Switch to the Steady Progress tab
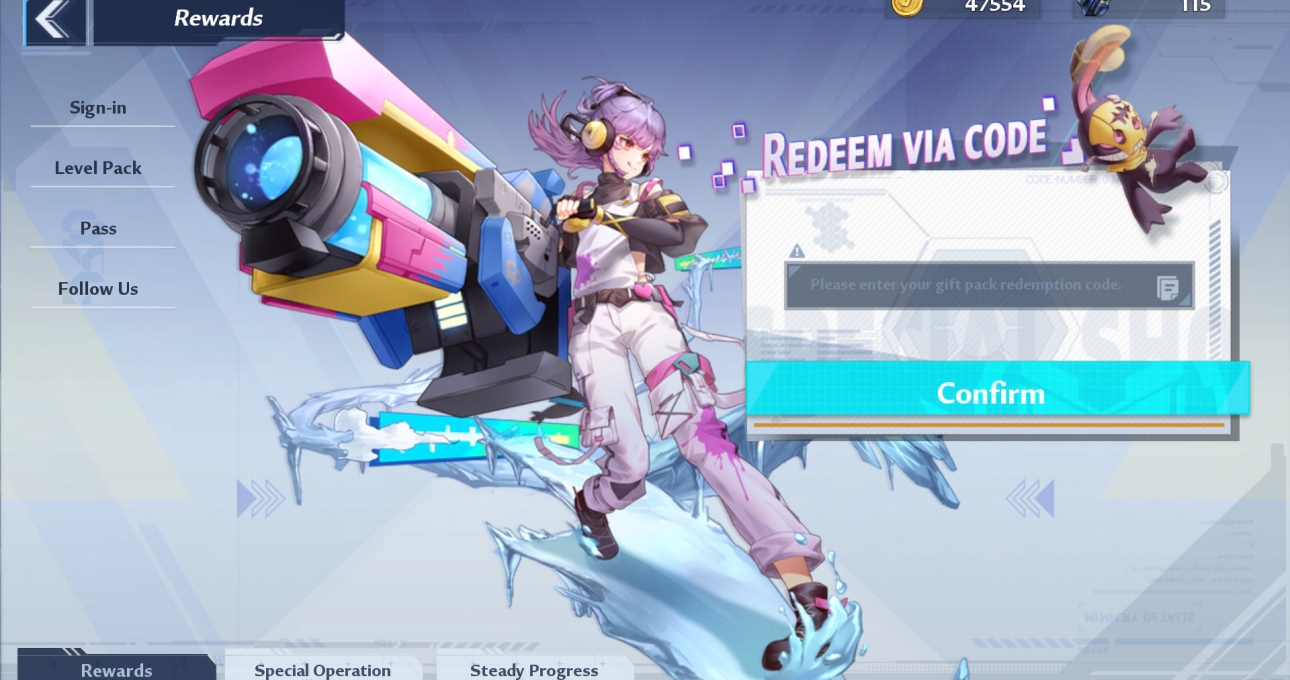Screen dimensions: 1290x680 click(x=534, y=669)
